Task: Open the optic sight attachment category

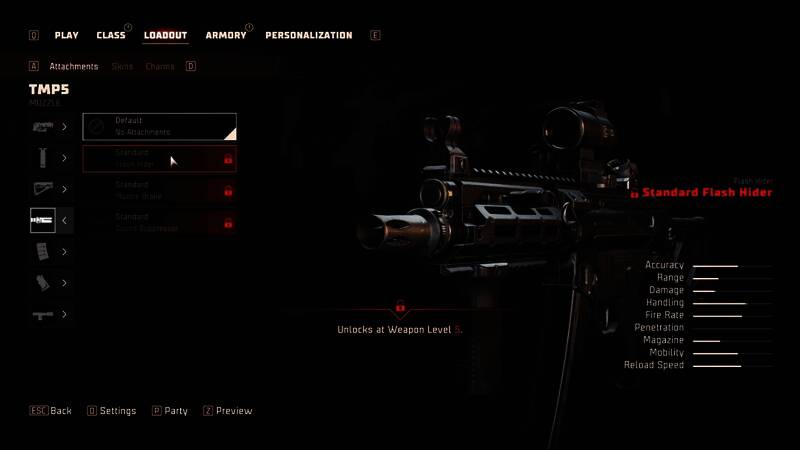Action: (51, 127)
